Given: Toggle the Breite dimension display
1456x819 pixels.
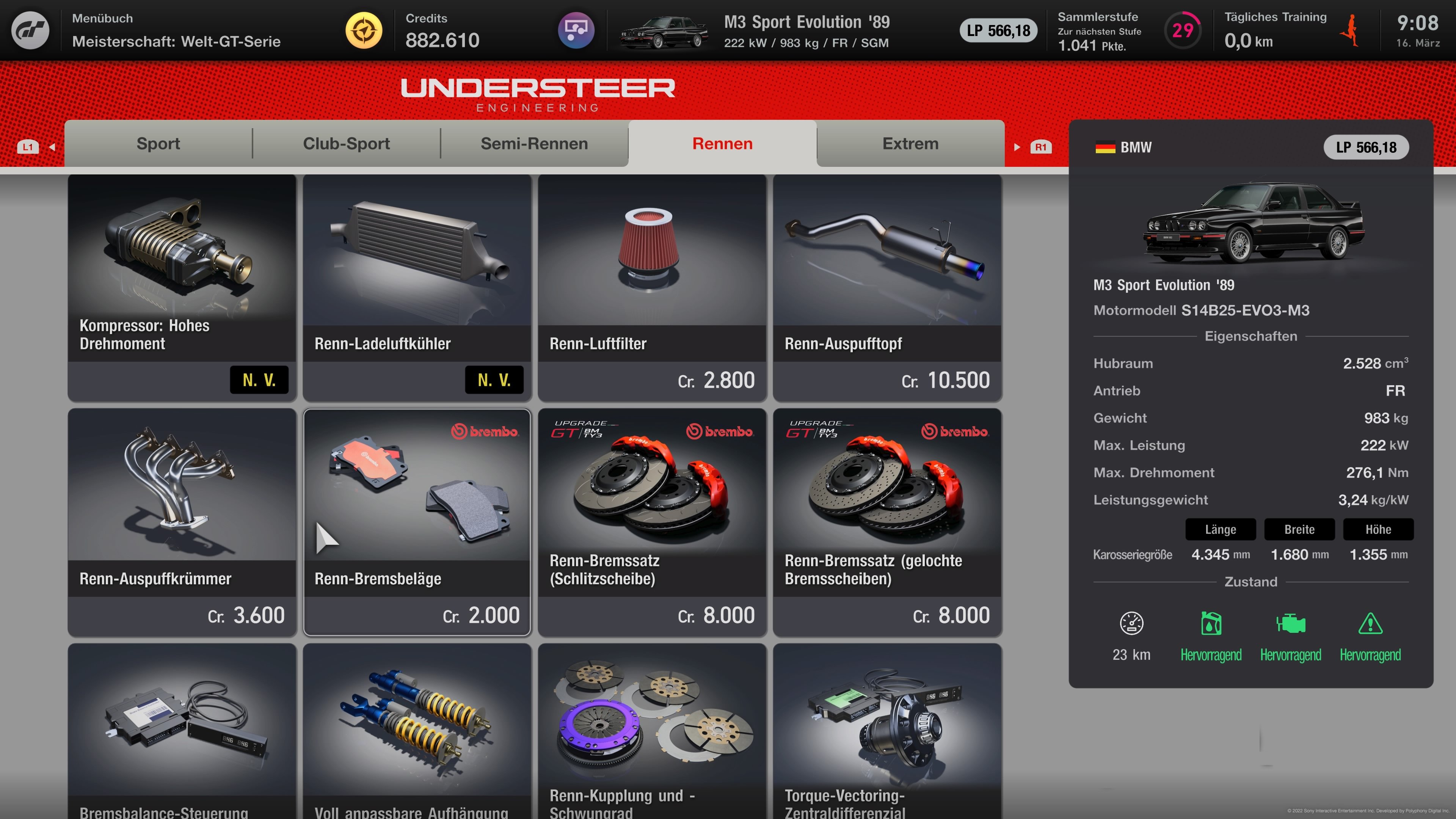Looking at the screenshot, I should [1299, 530].
